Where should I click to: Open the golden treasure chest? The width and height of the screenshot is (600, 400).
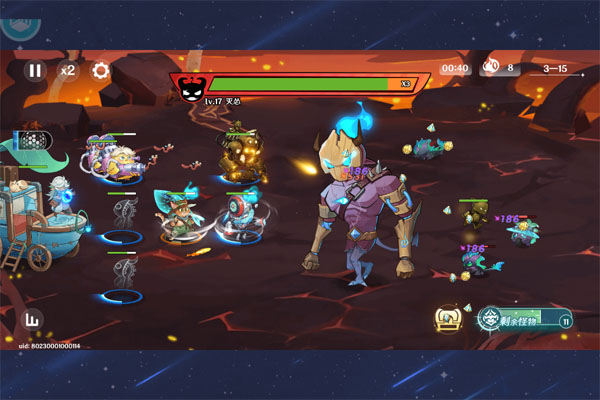coord(447,318)
